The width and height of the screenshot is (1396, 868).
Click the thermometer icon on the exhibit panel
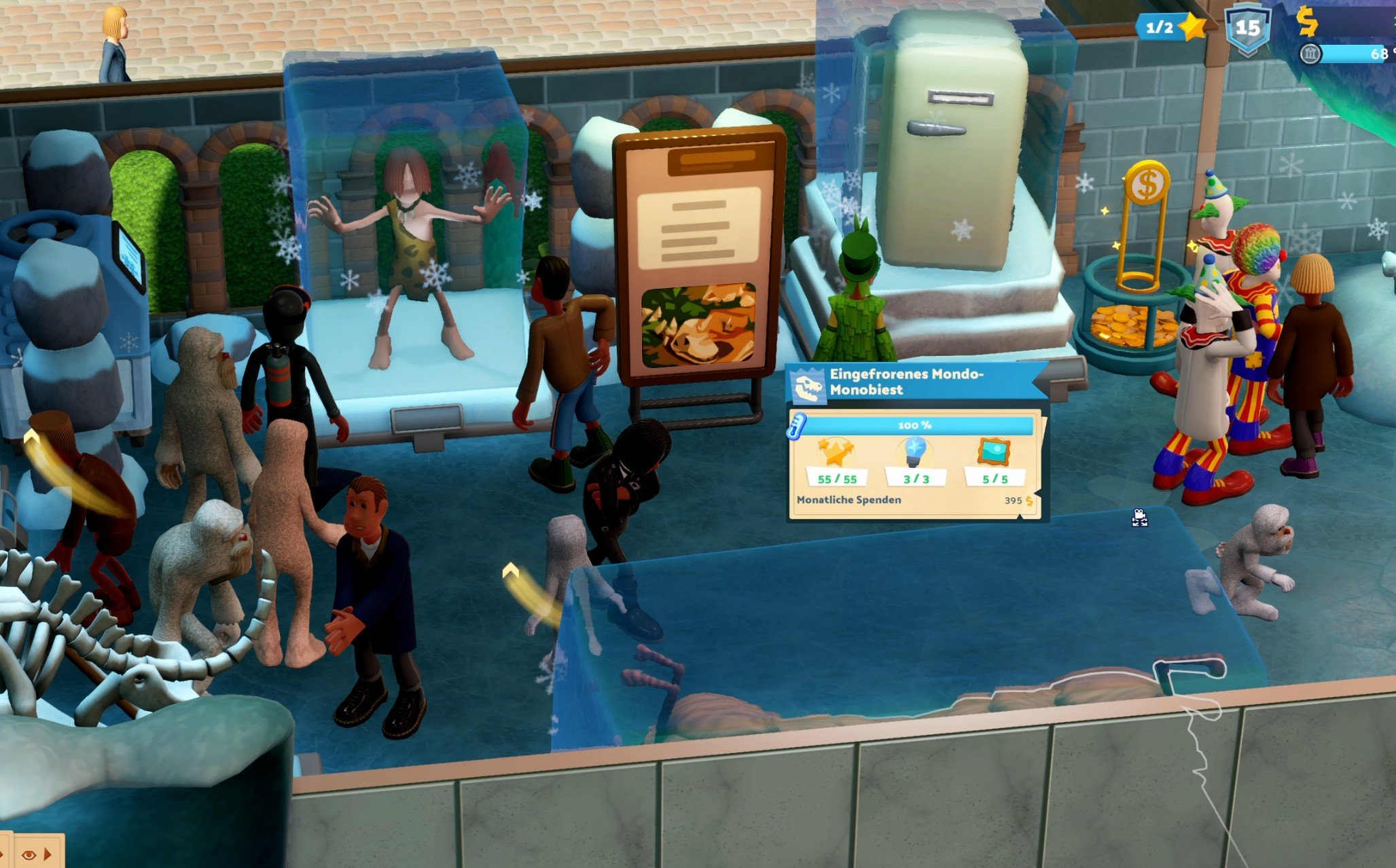[795, 425]
